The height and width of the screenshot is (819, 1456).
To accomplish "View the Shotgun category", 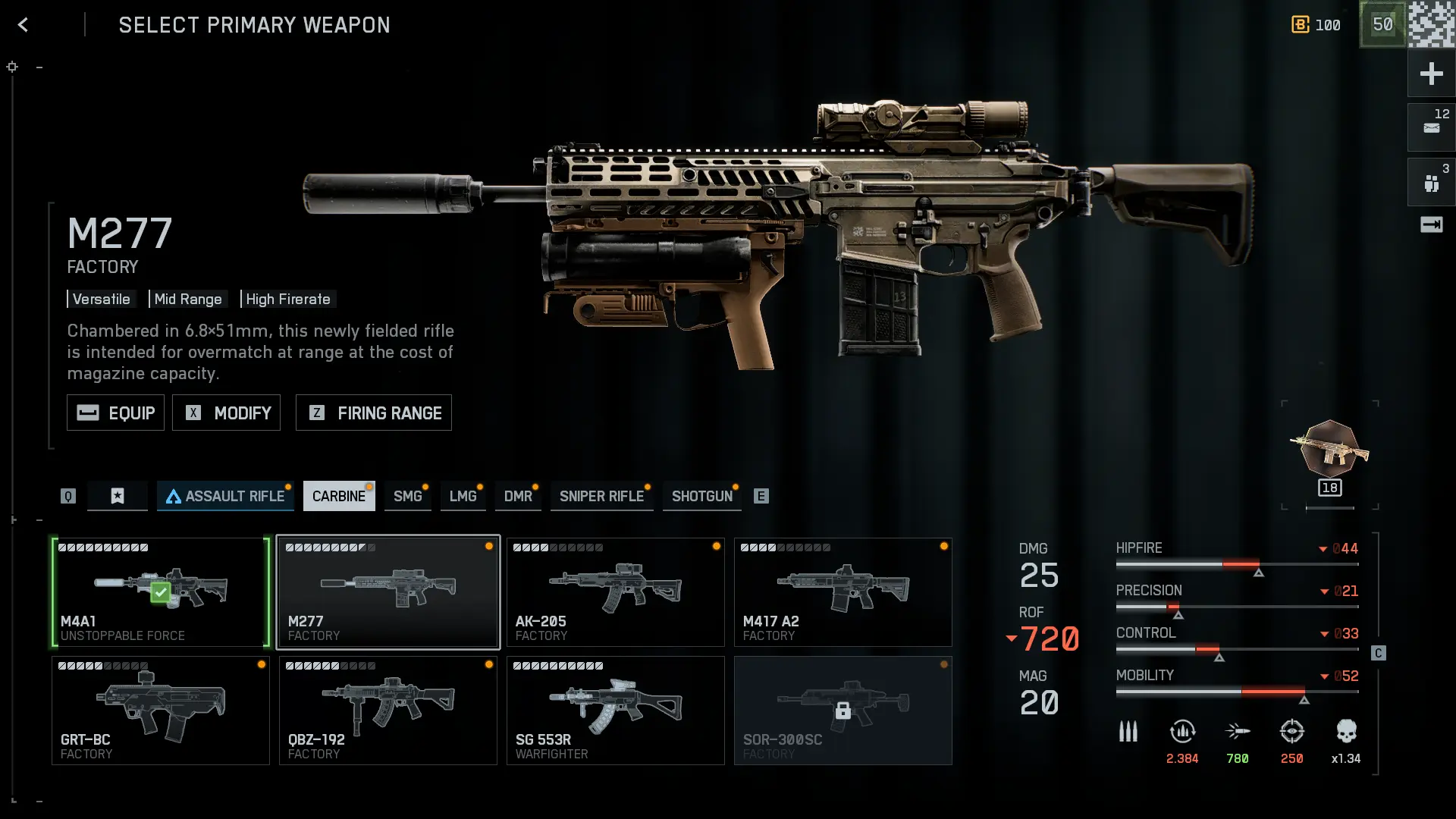I will [701, 496].
